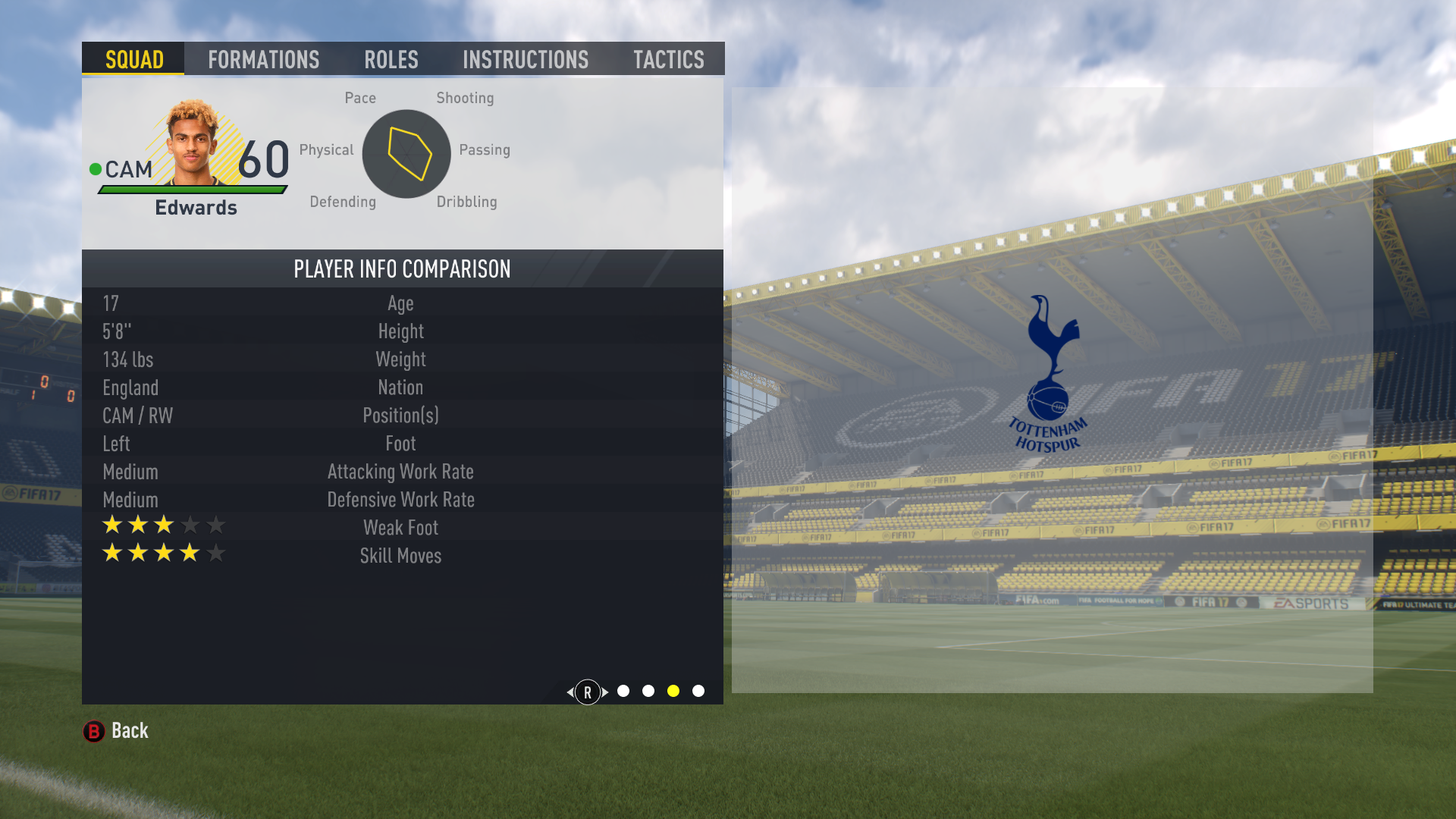Select the highlighted yellow page dot
Image resolution: width=1456 pixels, height=819 pixels.
pos(673,691)
